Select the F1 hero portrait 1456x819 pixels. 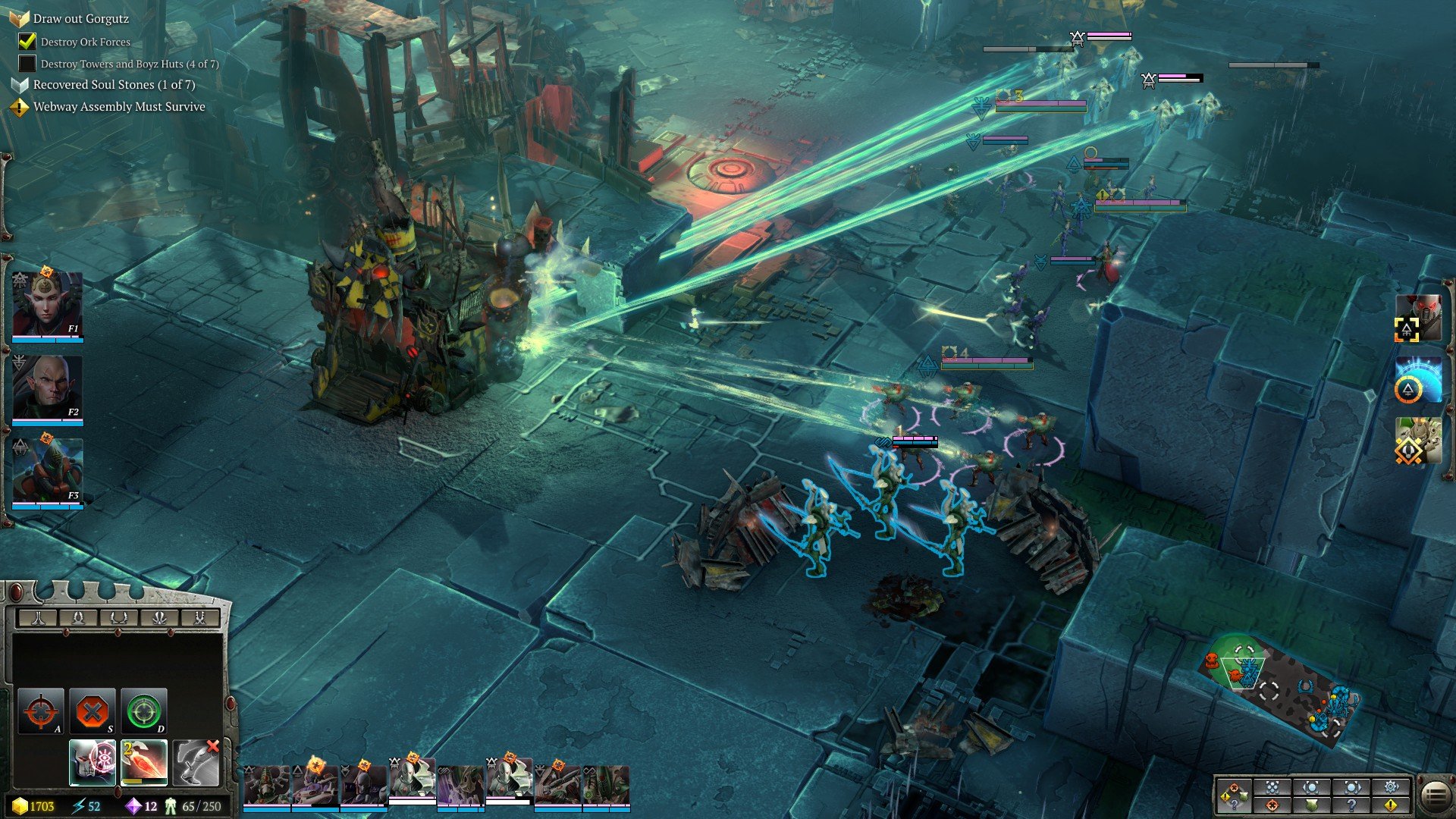click(47, 305)
